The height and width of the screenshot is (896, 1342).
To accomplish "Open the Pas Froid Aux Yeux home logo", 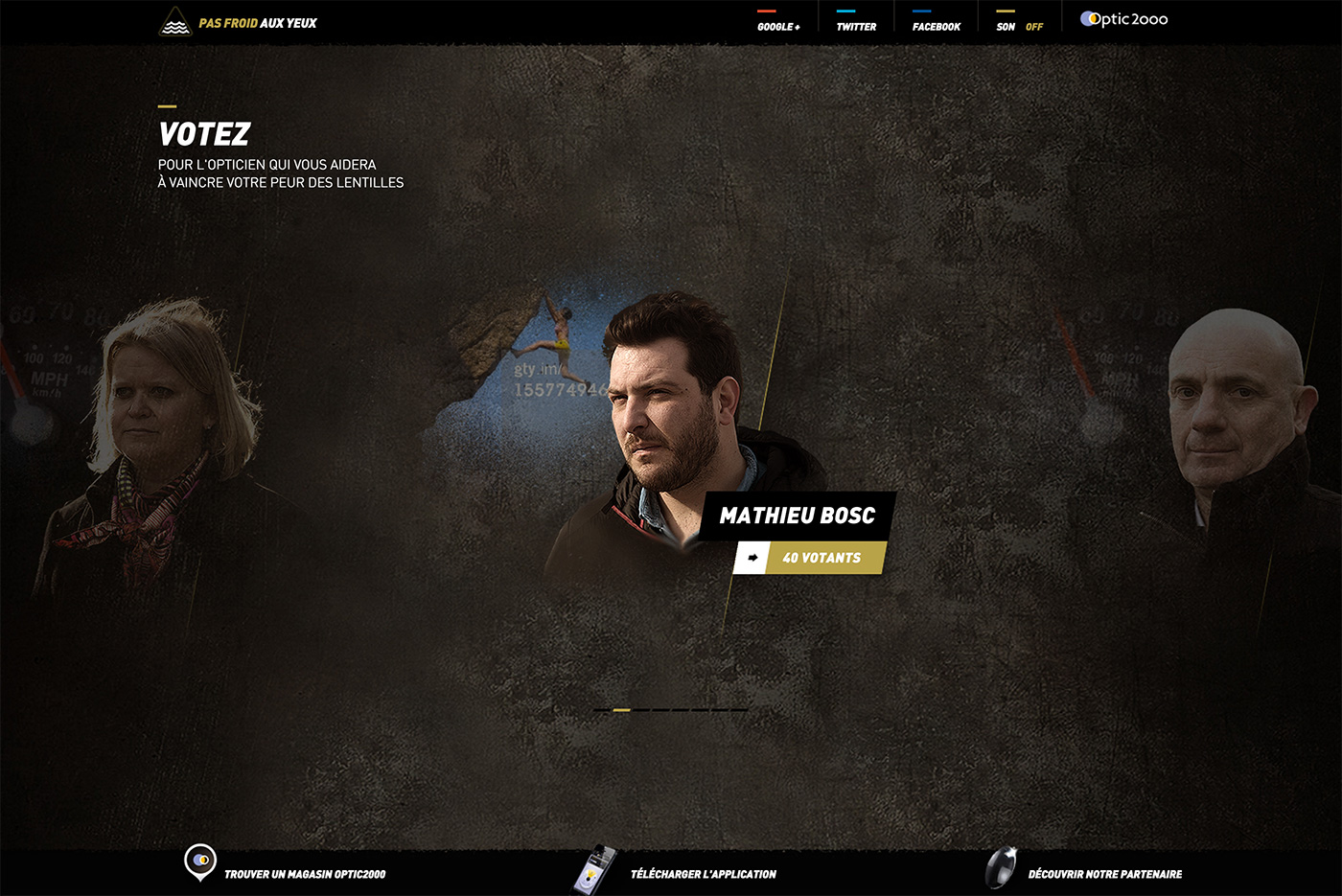I will 238,22.
